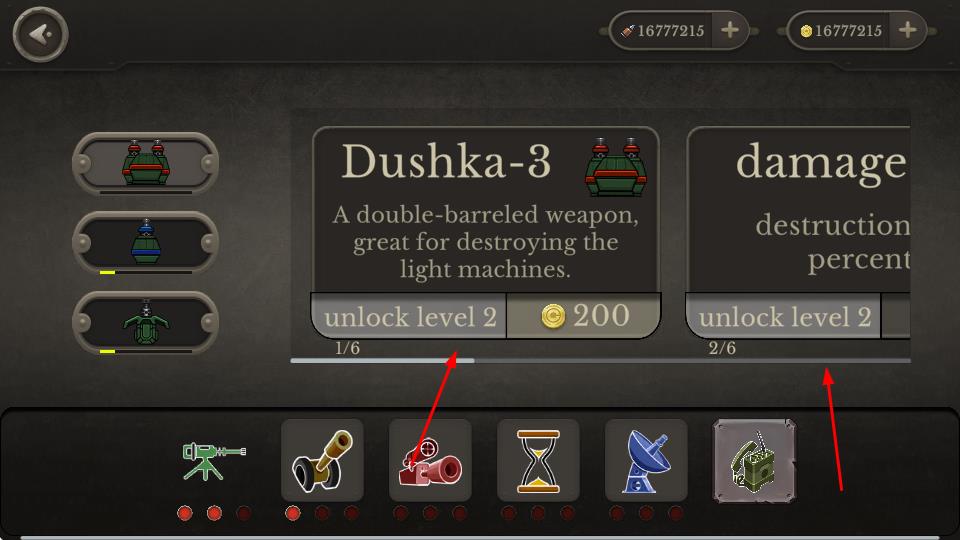Open the hourglass upgrade category

pos(538,461)
